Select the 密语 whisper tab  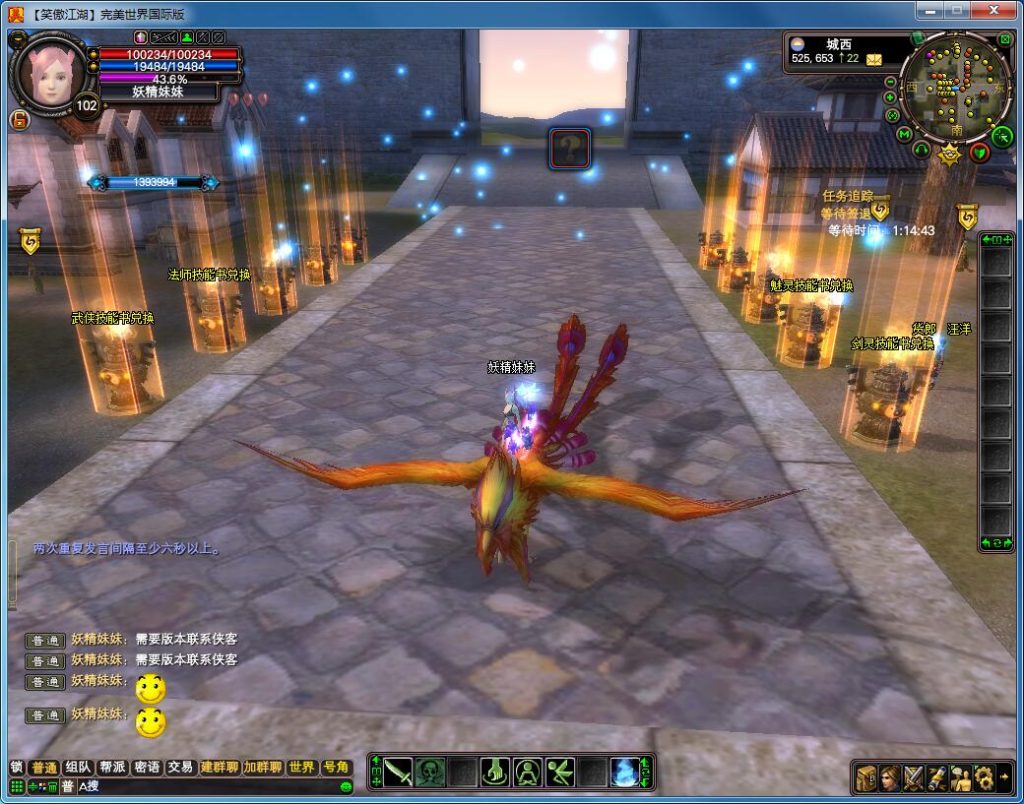(146, 767)
